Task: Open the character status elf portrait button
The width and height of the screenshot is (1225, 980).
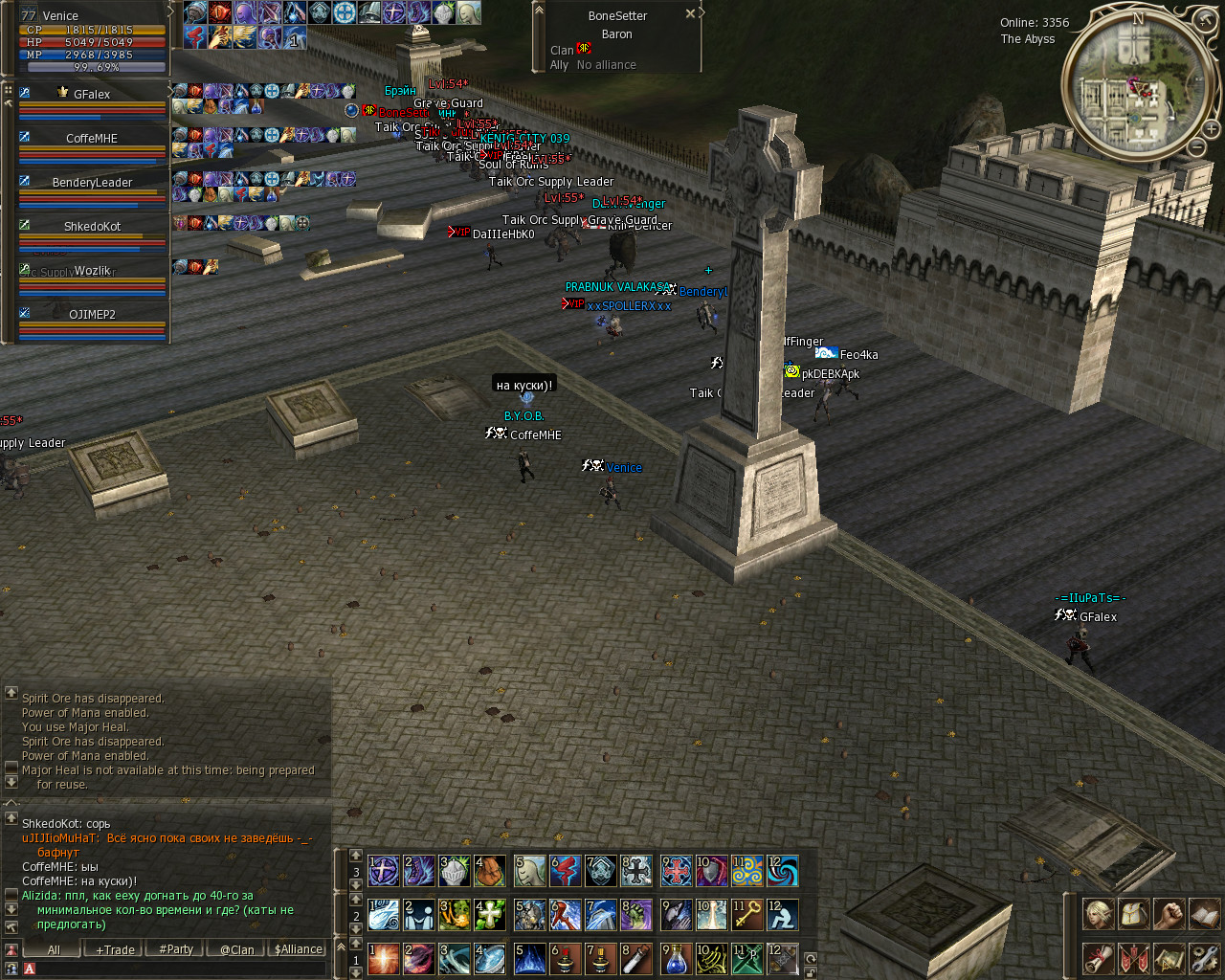Action: tap(1097, 914)
